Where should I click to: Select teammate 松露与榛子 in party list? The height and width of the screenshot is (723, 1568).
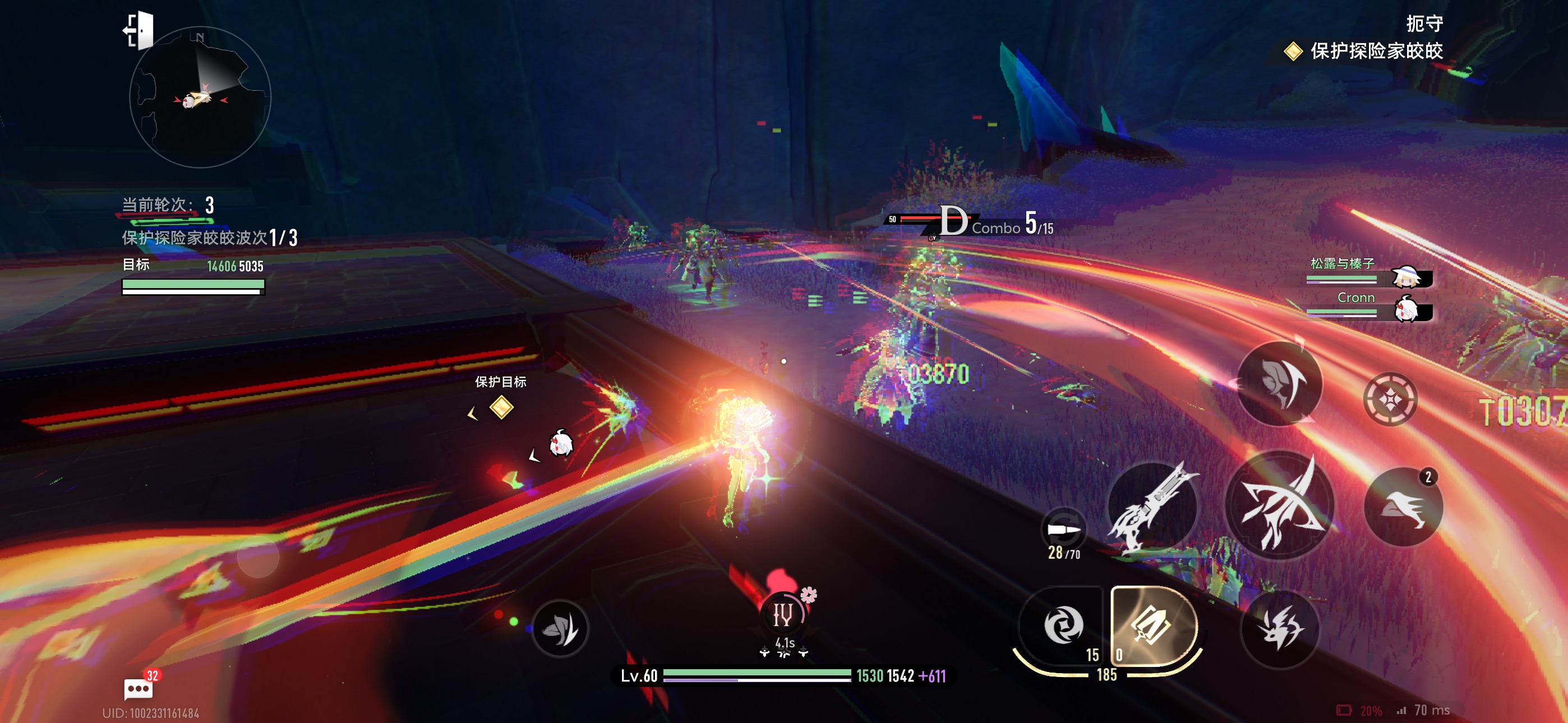pos(1368,271)
